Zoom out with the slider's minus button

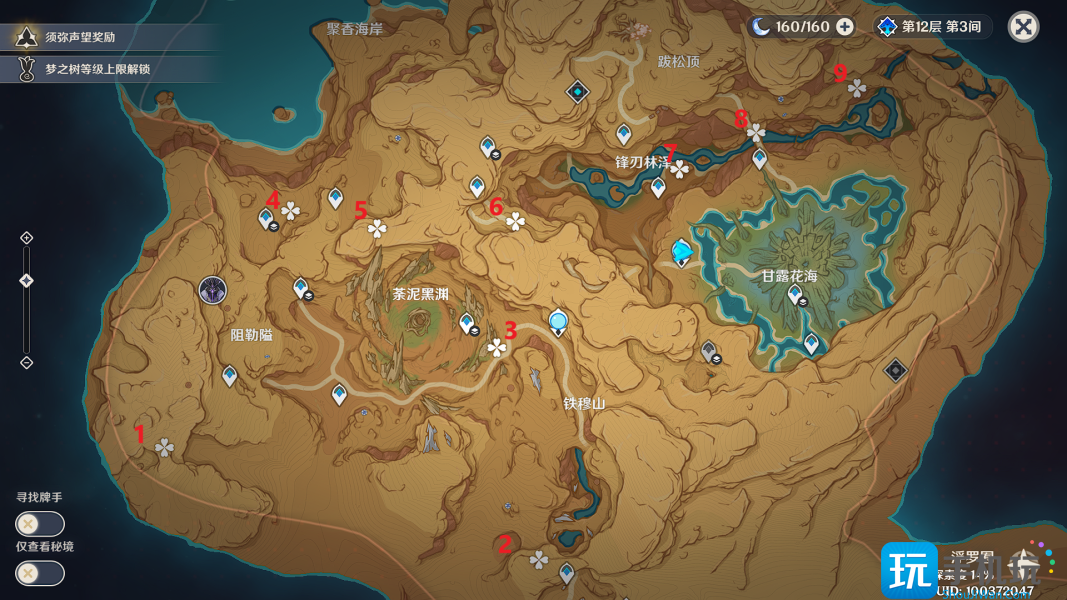click(x=27, y=362)
